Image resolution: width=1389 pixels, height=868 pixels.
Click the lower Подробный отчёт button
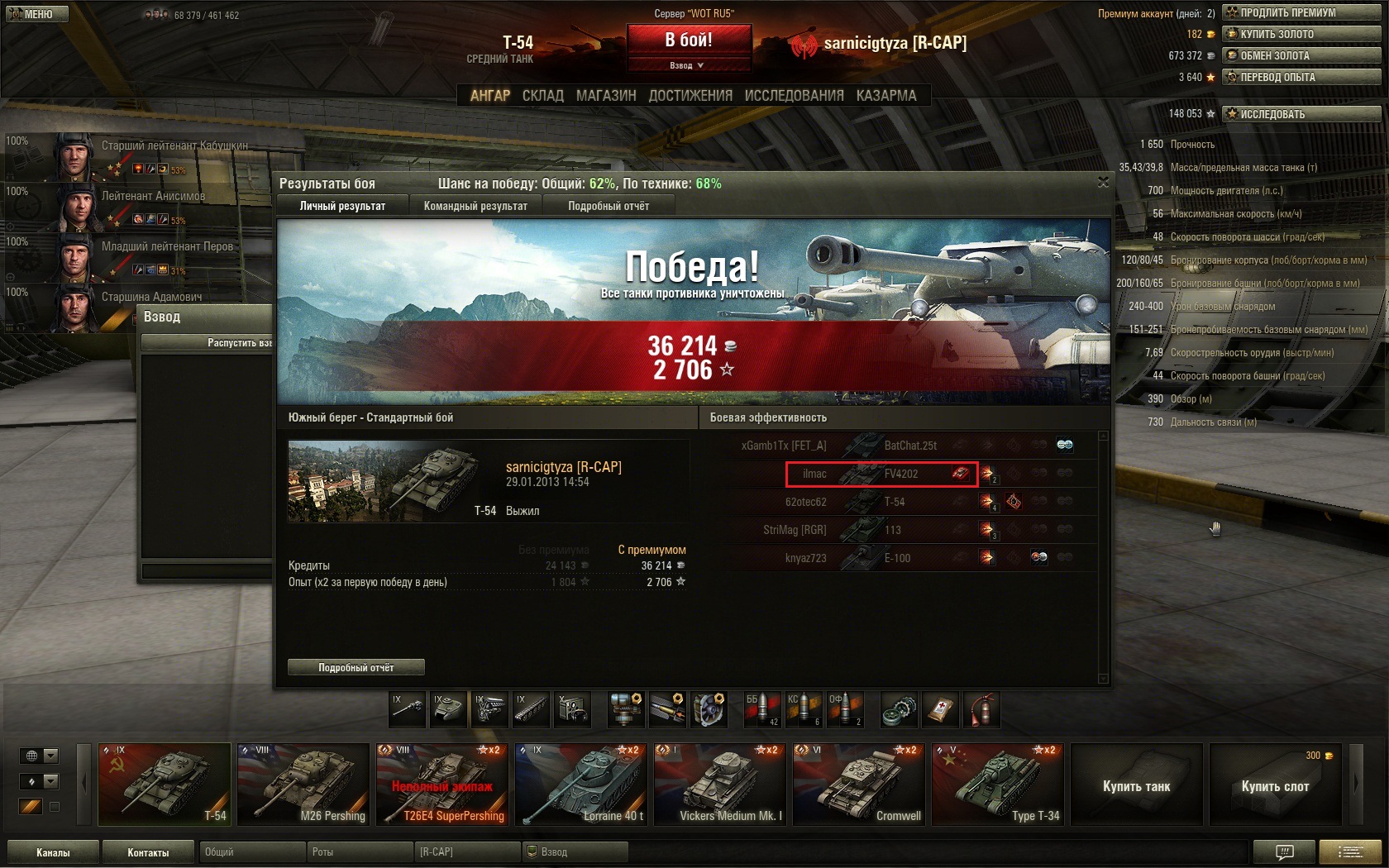coord(356,667)
